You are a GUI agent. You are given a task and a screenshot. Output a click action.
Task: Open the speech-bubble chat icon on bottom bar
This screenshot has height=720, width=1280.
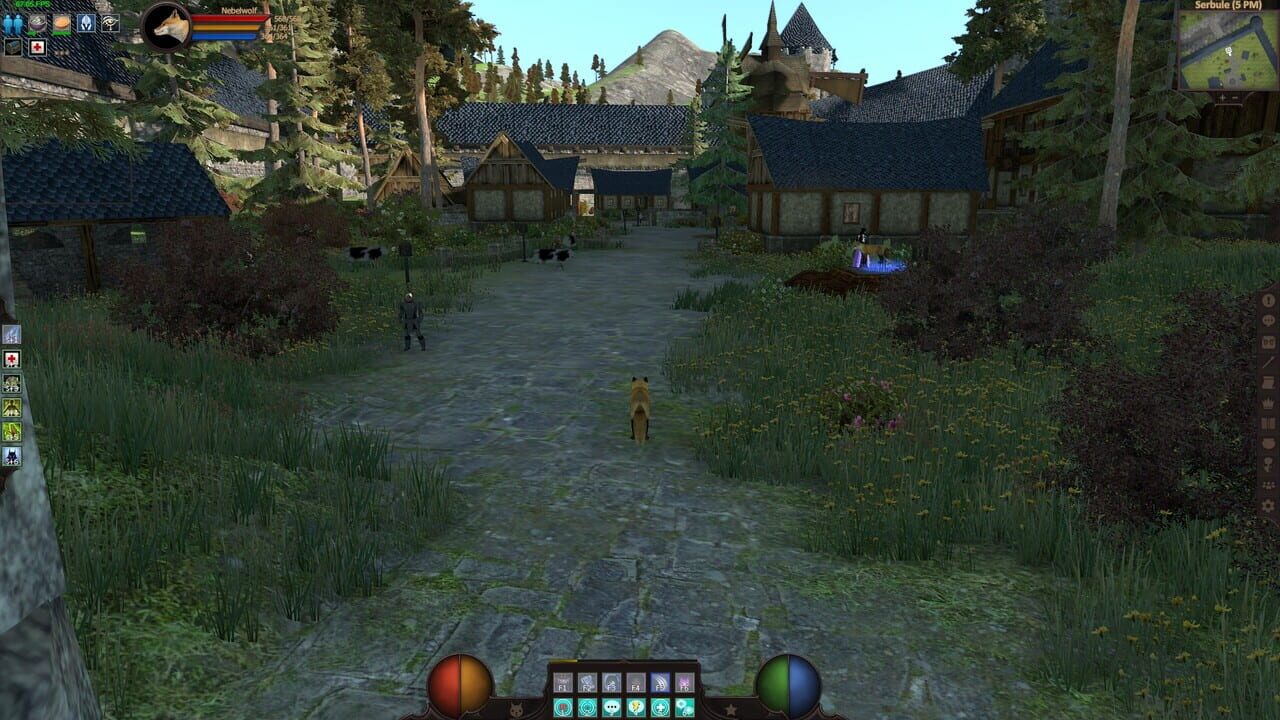(x=612, y=707)
